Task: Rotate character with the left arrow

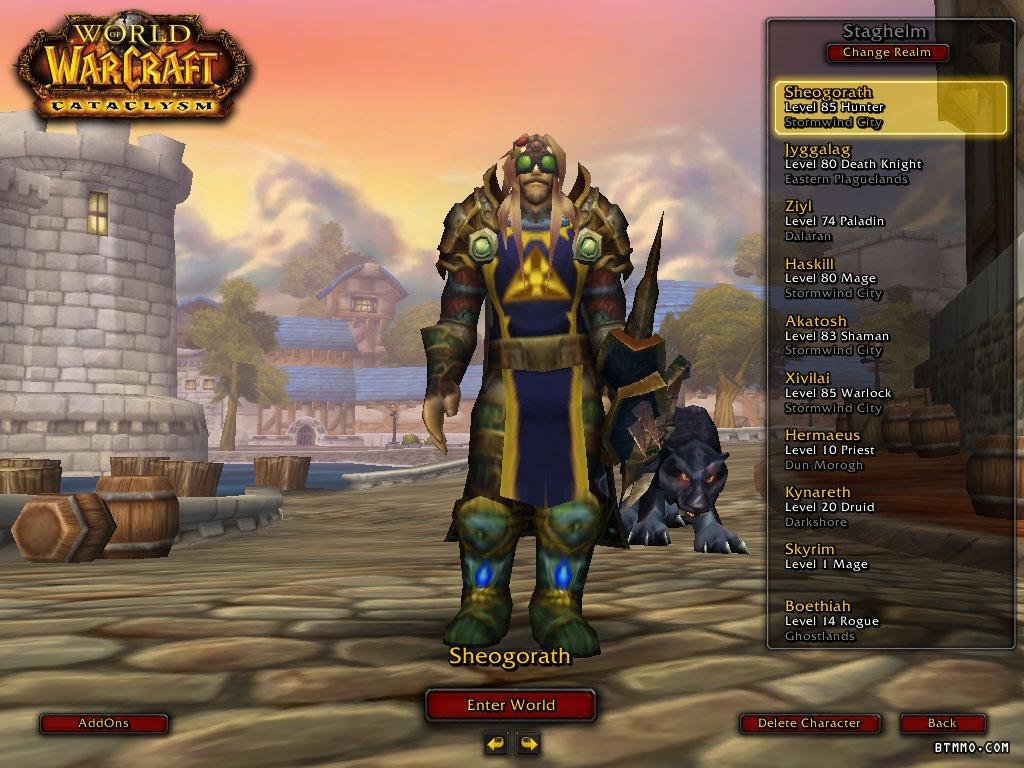Action: point(496,743)
